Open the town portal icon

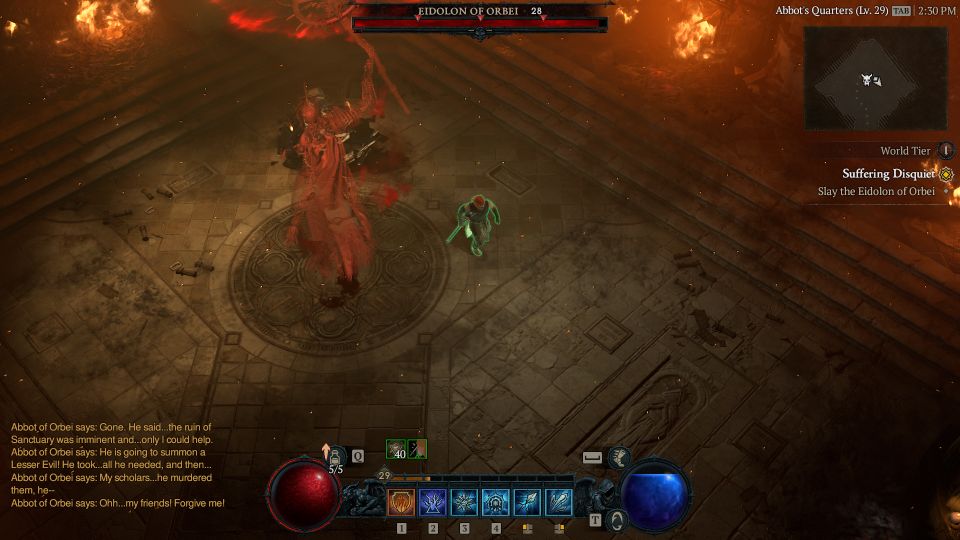click(x=618, y=519)
